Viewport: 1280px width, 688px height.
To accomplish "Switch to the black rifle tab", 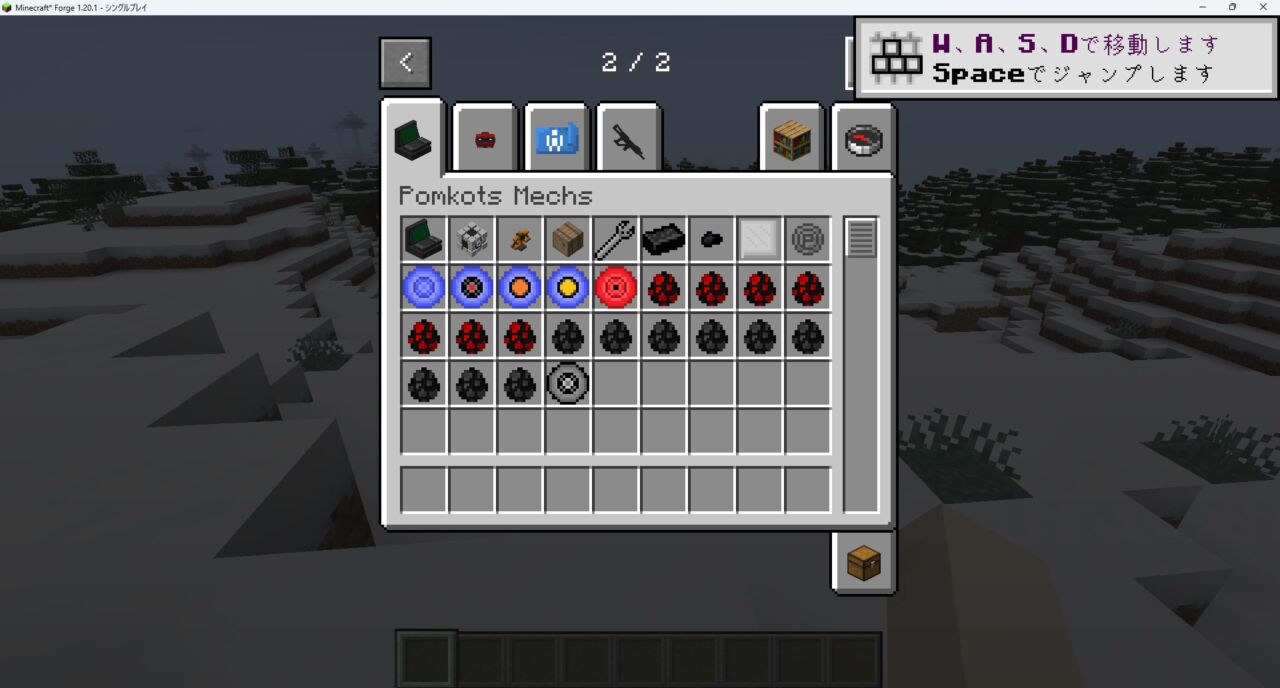I will 629,139.
